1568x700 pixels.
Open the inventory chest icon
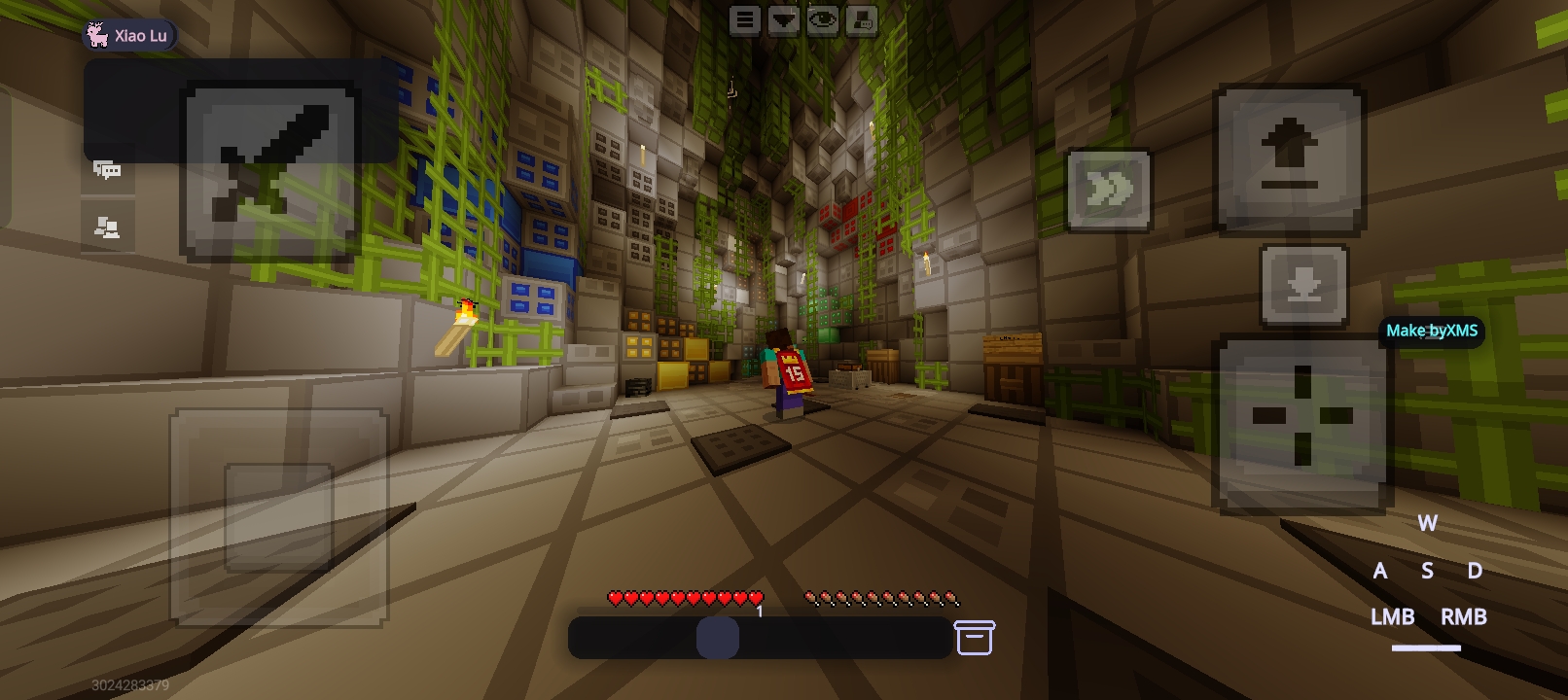coord(975,638)
